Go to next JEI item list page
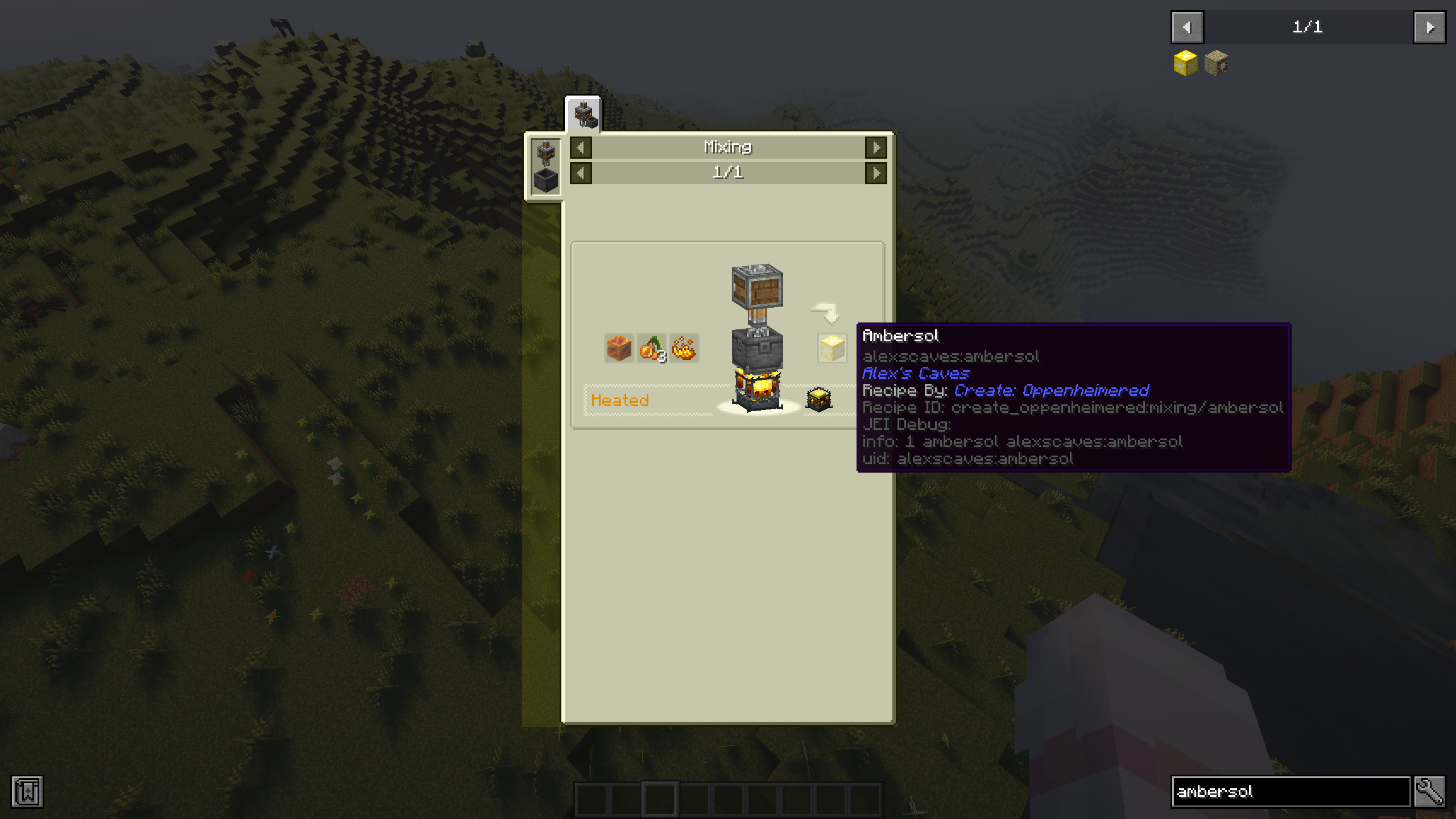The image size is (1456, 819). pos(1430,27)
